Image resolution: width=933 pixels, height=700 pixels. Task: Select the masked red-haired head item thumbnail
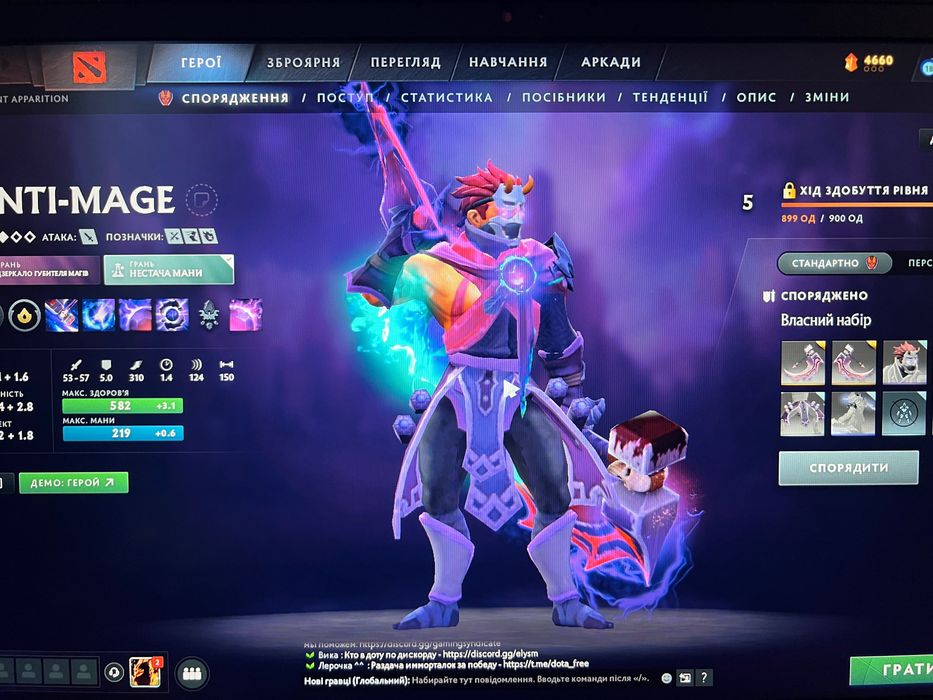point(904,362)
